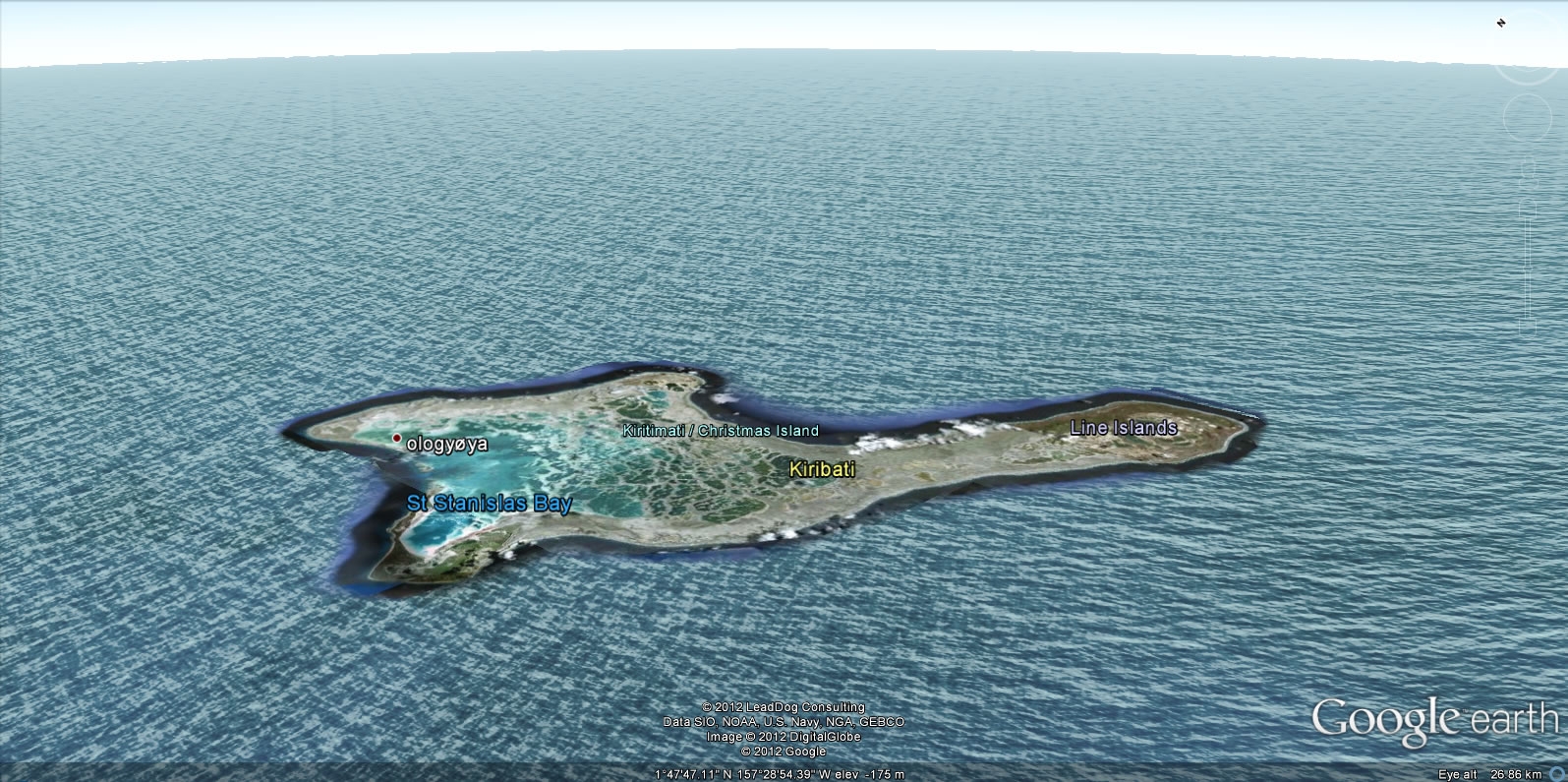
Task: Select the Line Islands place label
Action: [1123, 428]
